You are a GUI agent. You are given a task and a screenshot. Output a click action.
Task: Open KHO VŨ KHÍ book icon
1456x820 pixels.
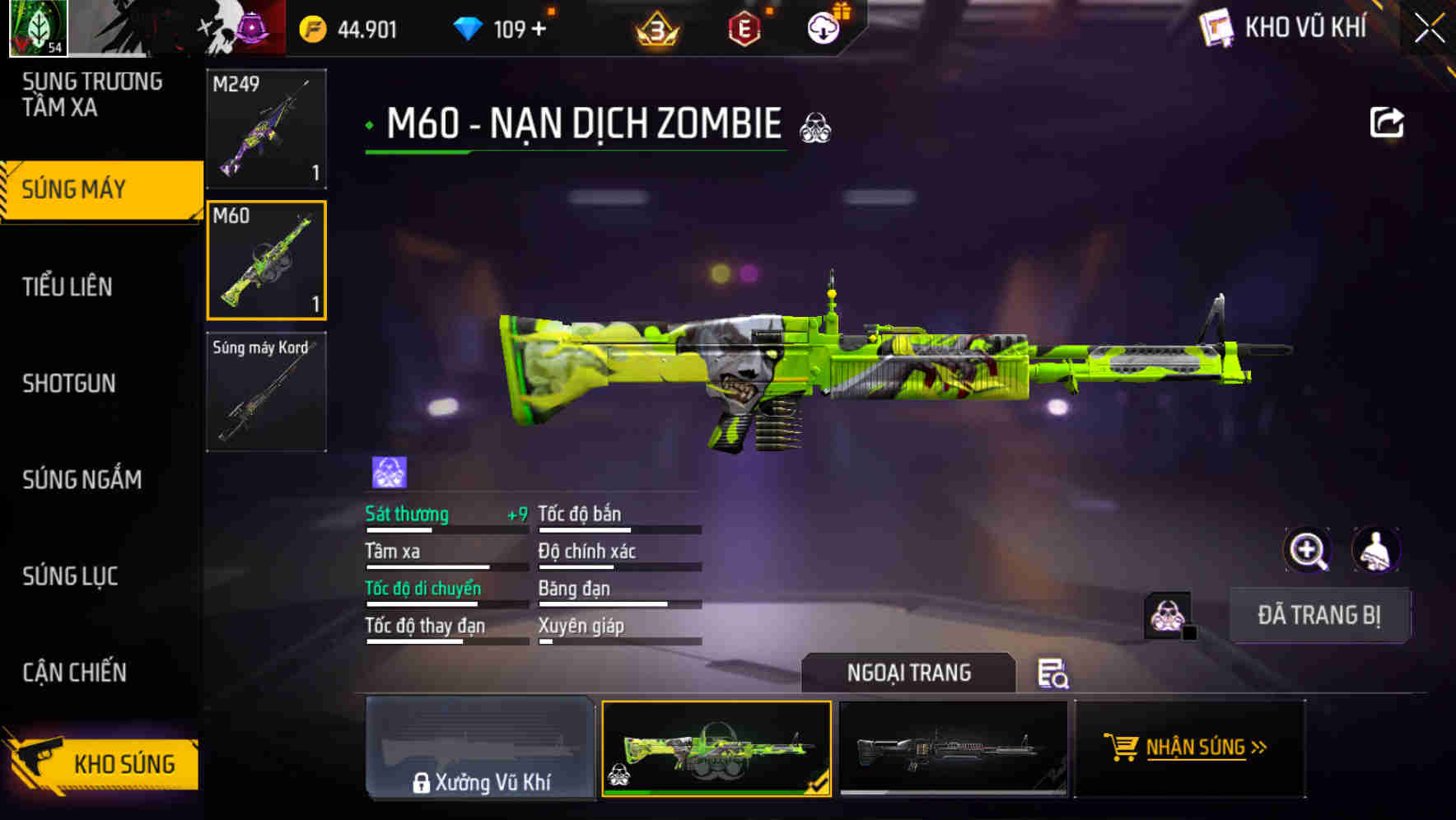pos(1216,27)
